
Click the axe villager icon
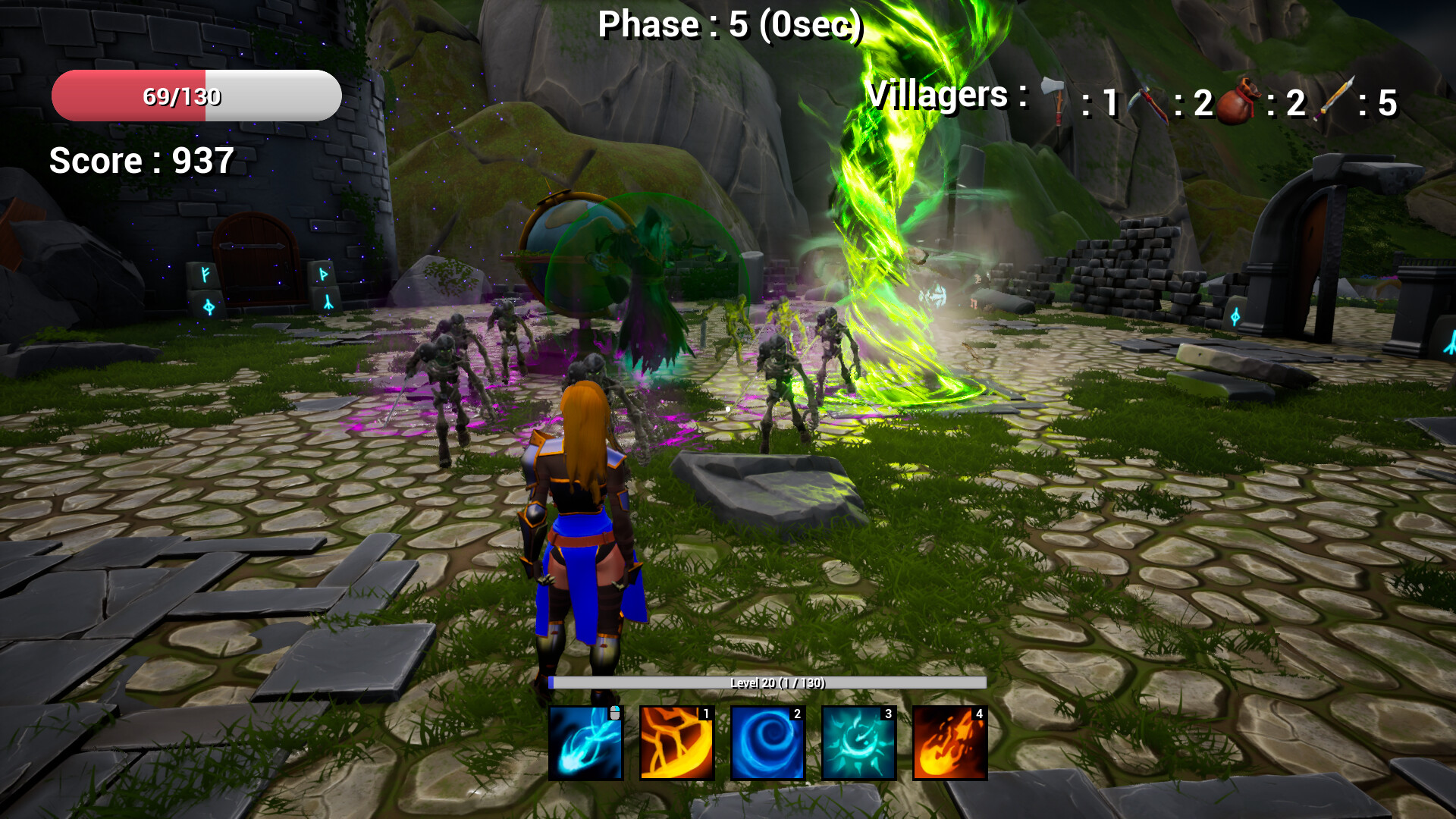[1053, 99]
